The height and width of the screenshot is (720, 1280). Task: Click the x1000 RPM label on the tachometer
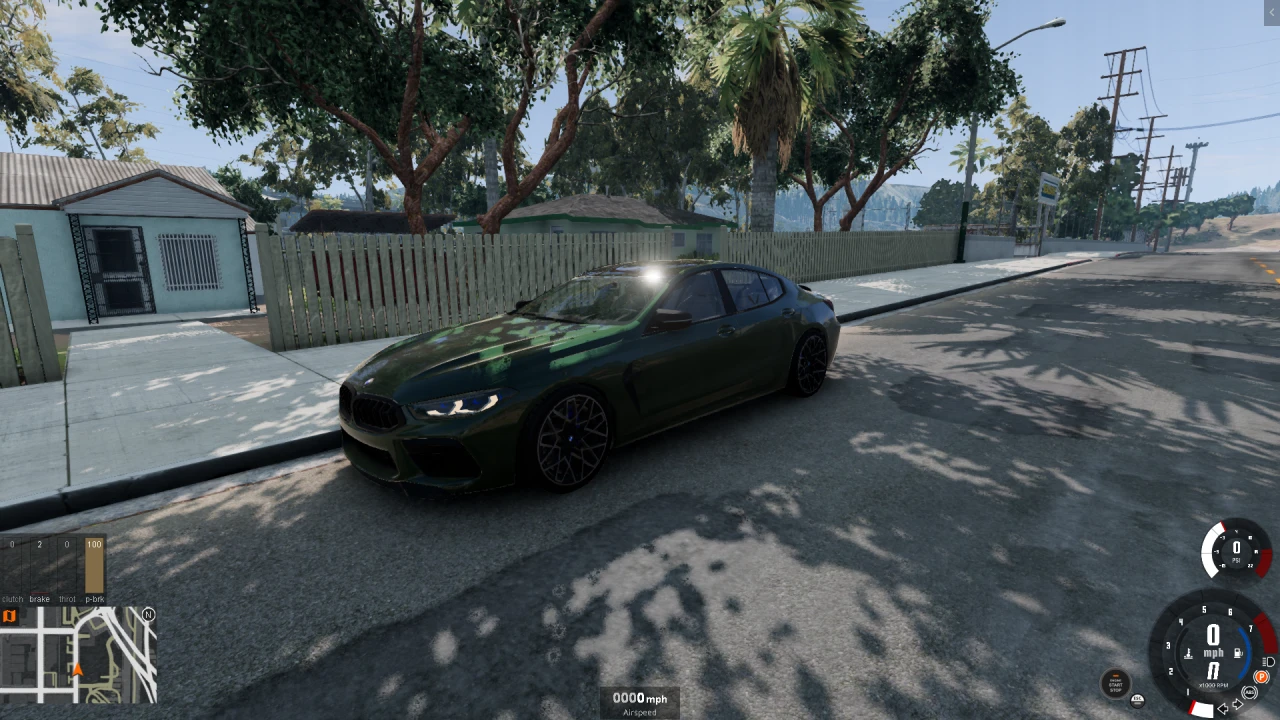click(1214, 685)
